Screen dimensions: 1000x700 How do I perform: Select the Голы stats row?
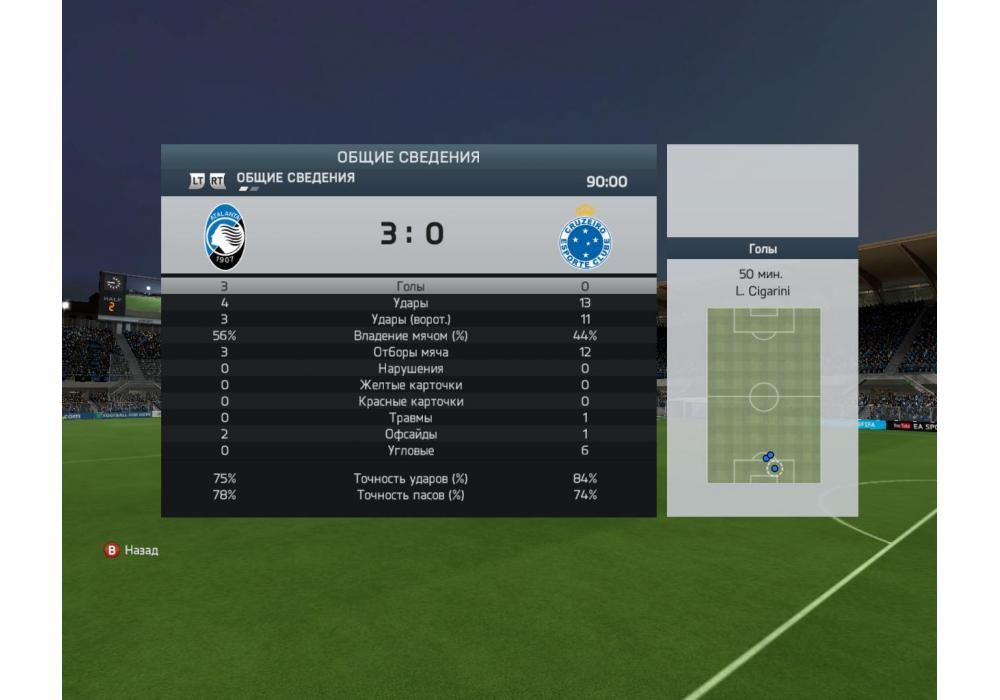[x=410, y=286]
